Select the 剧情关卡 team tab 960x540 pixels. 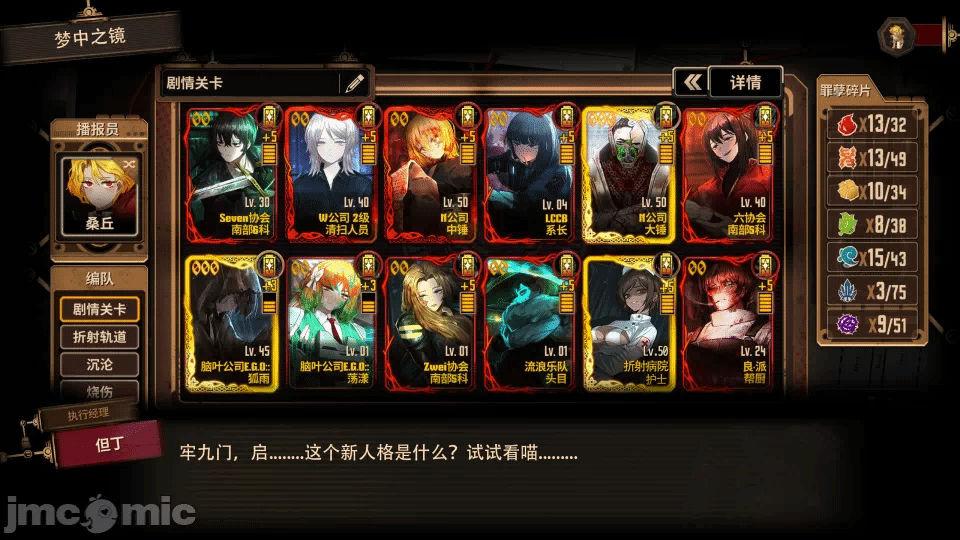[x=99, y=309]
